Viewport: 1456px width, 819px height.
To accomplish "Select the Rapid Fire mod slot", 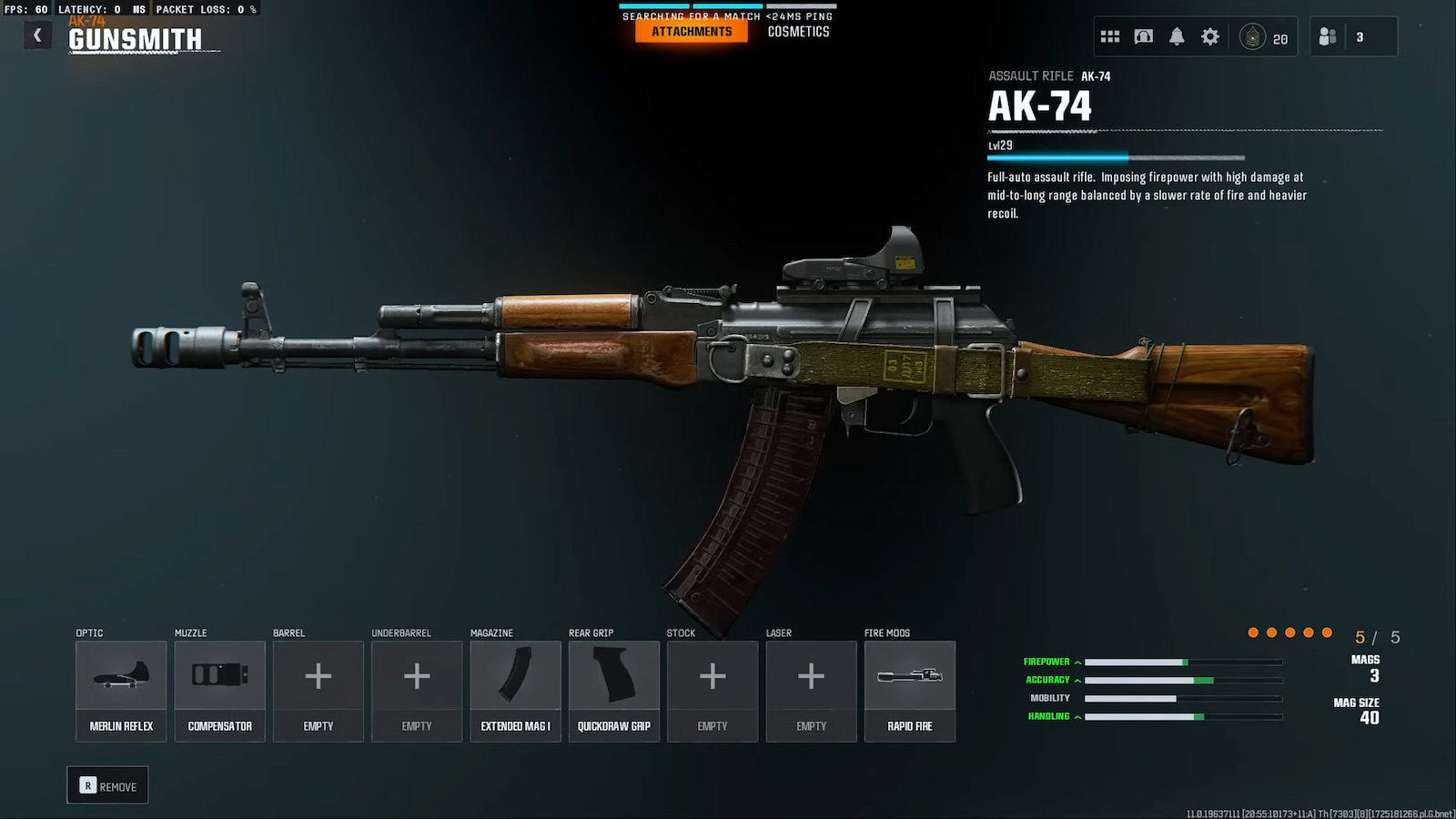I will click(x=910, y=691).
